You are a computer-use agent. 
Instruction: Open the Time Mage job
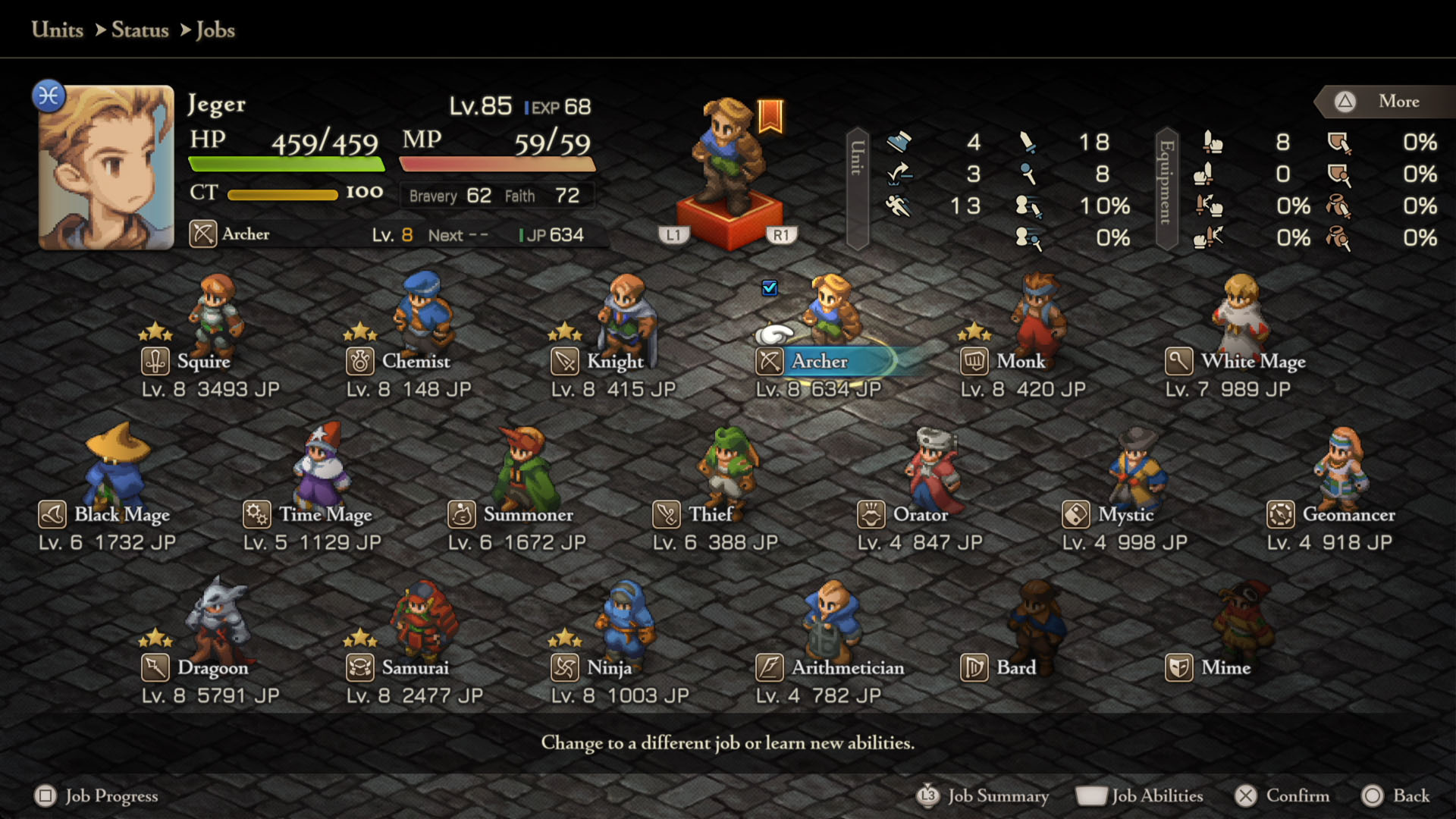[325, 515]
